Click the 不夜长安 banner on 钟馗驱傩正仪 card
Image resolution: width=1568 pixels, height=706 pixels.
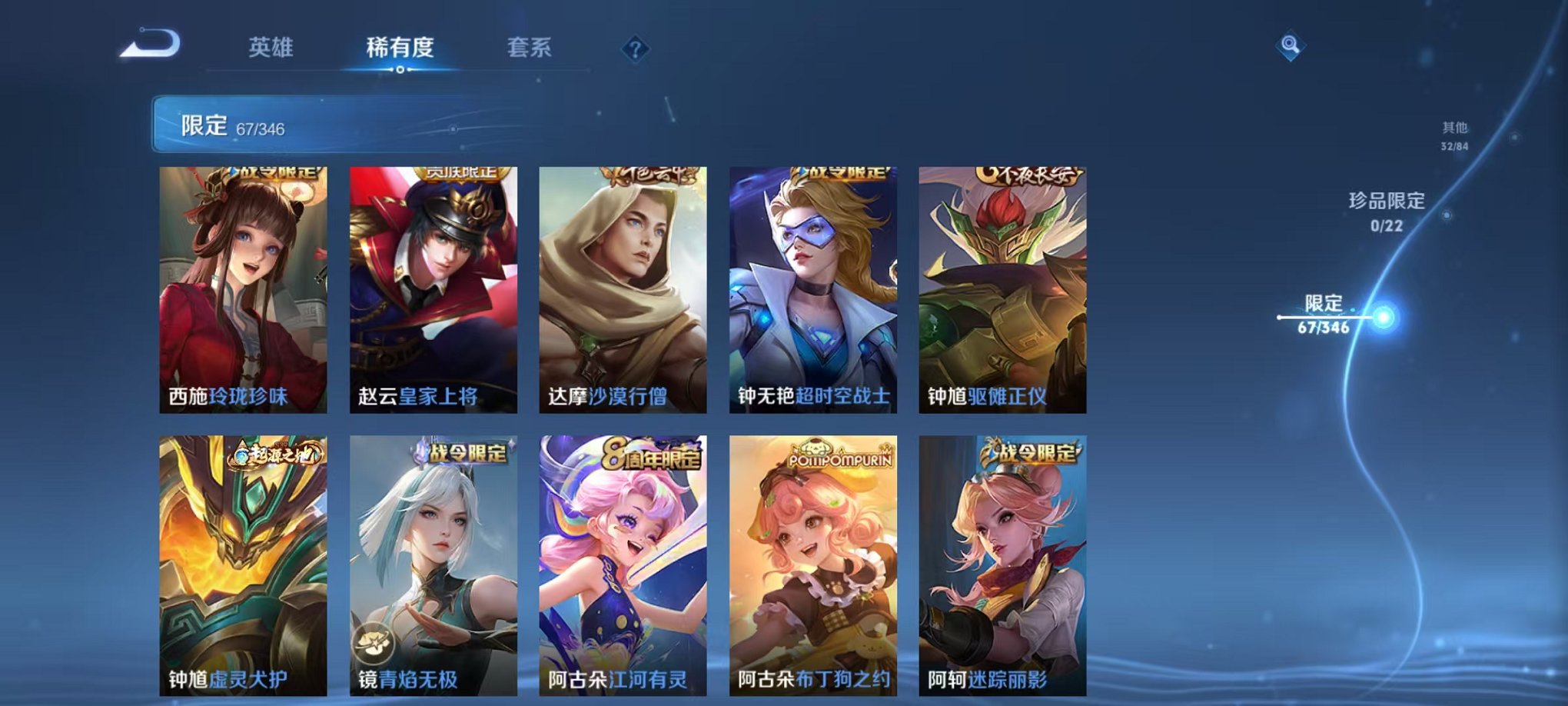click(x=1028, y=175)
